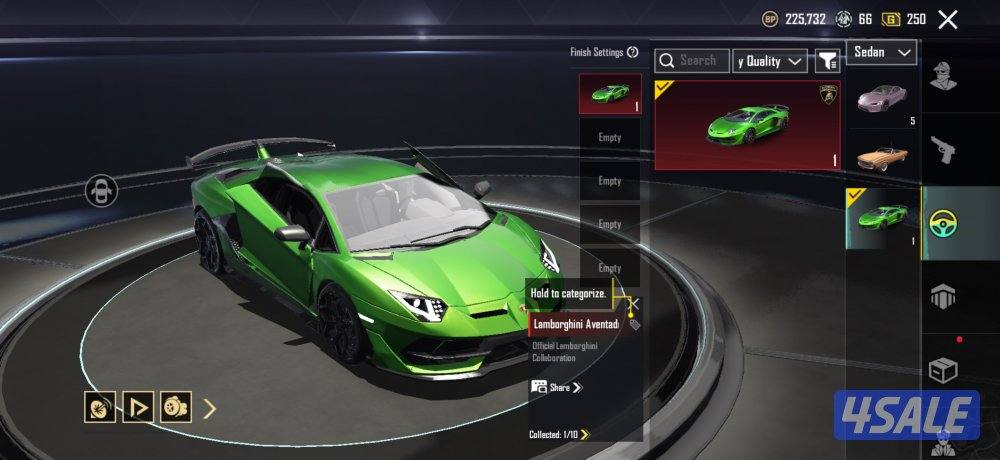Select the large green Lamborghini card
This screenshot has width=1000, height=460.
click(747, 125)
